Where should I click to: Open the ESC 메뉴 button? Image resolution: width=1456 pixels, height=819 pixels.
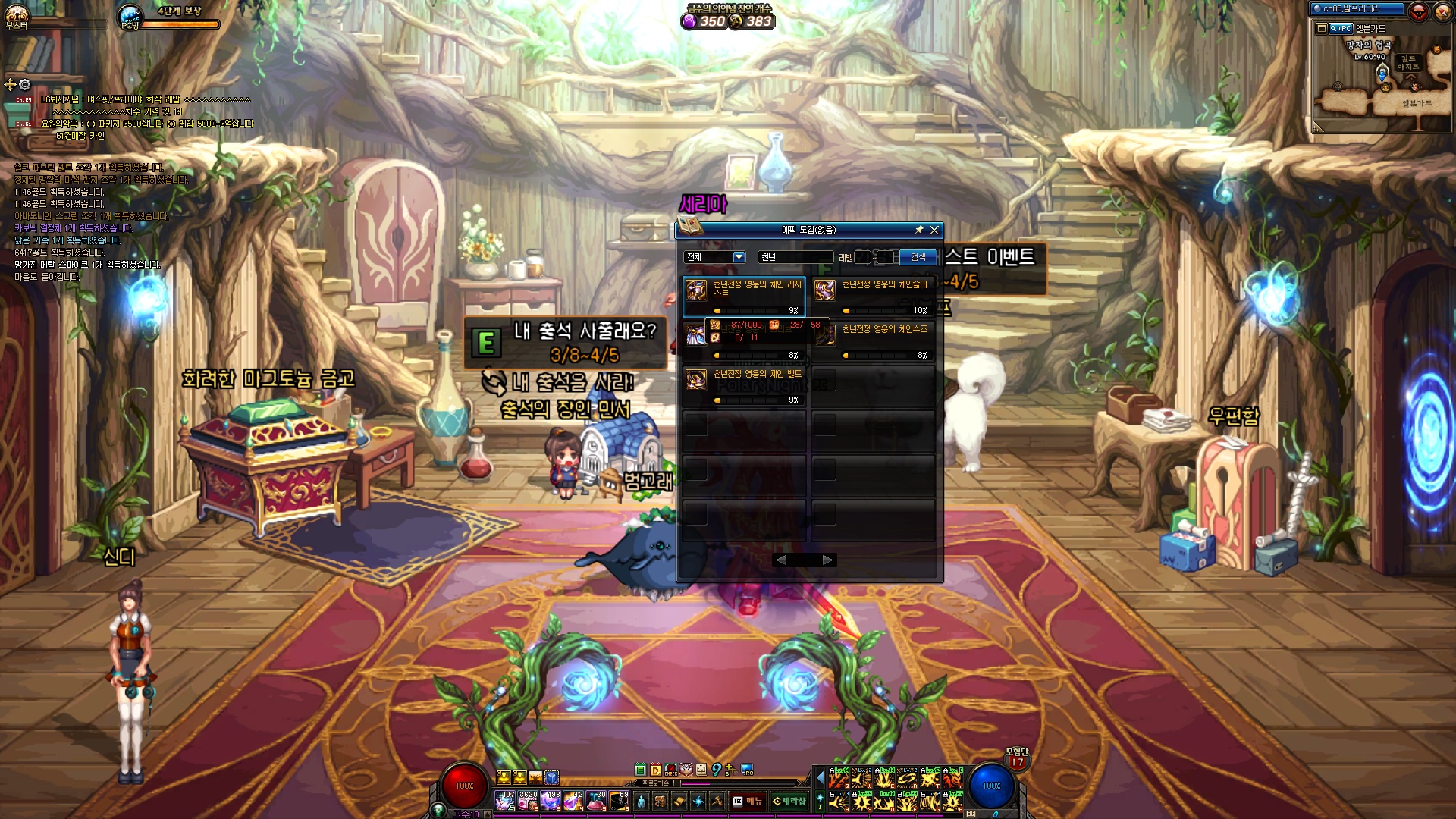click(748, 801)
